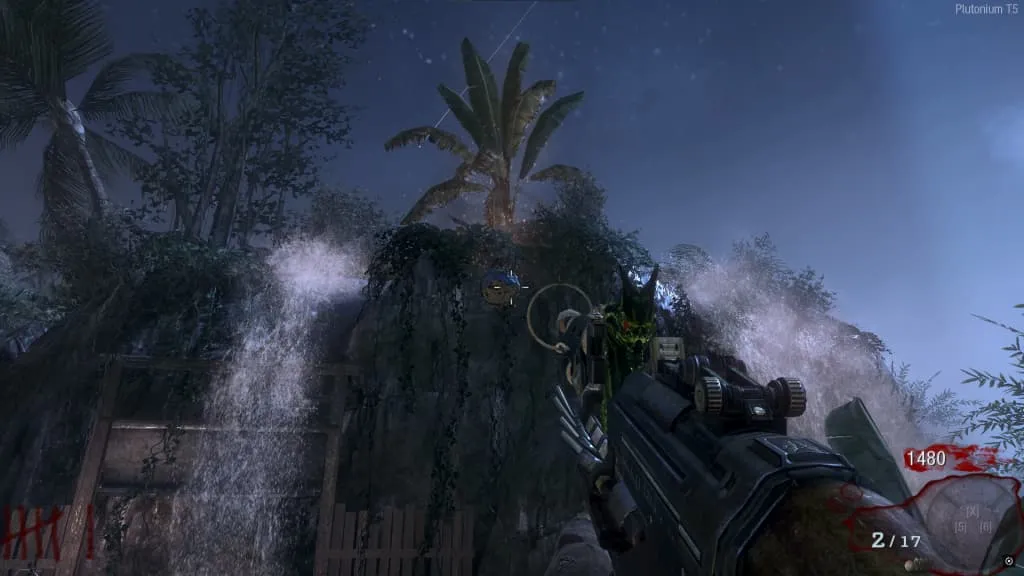Click the d-pad equipment wheel
The height and width of the screenshot is (576, 1024).
(972, 519)
